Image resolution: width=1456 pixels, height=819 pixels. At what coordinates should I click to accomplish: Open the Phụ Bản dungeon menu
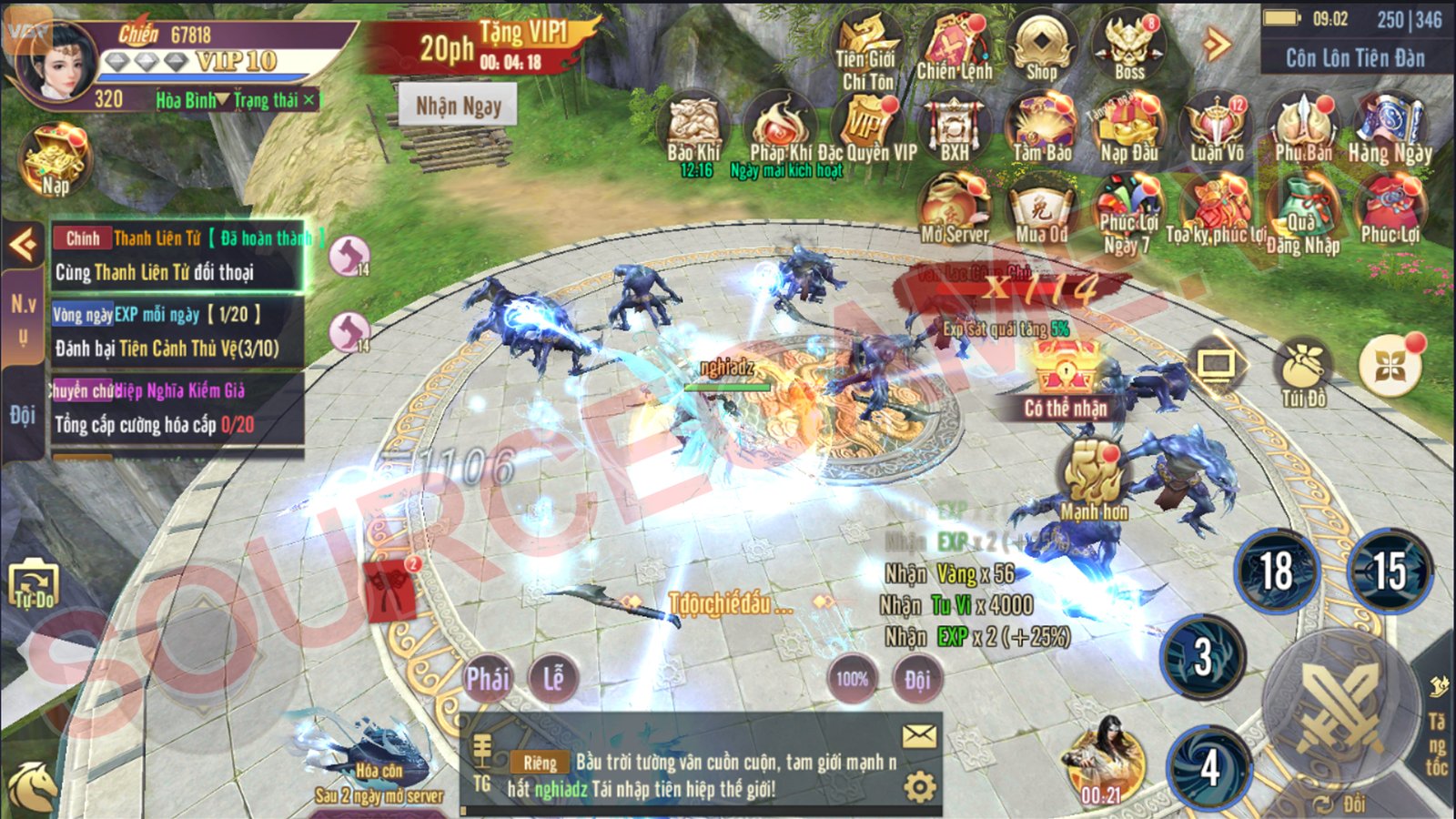(x=1303, y=128)
